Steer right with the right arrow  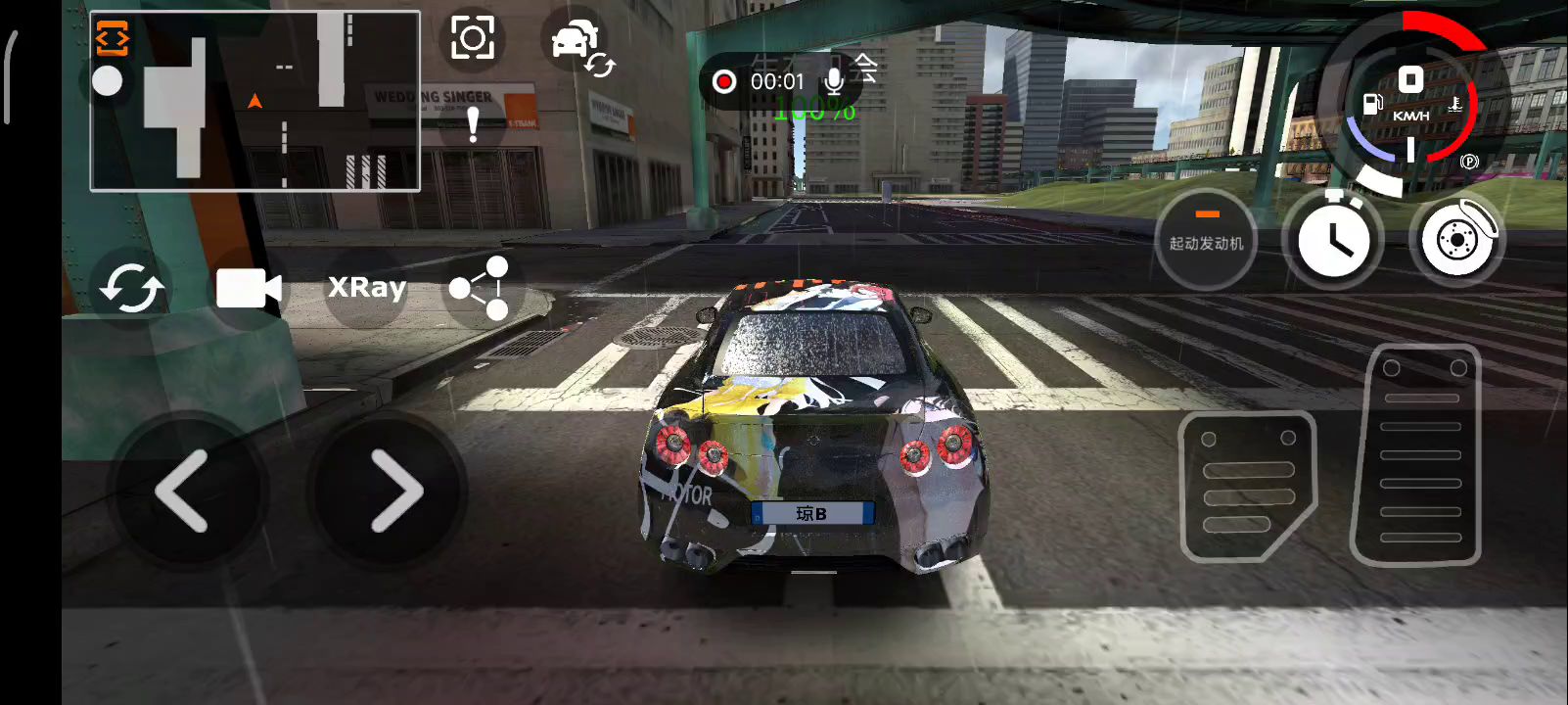(392, 491)
